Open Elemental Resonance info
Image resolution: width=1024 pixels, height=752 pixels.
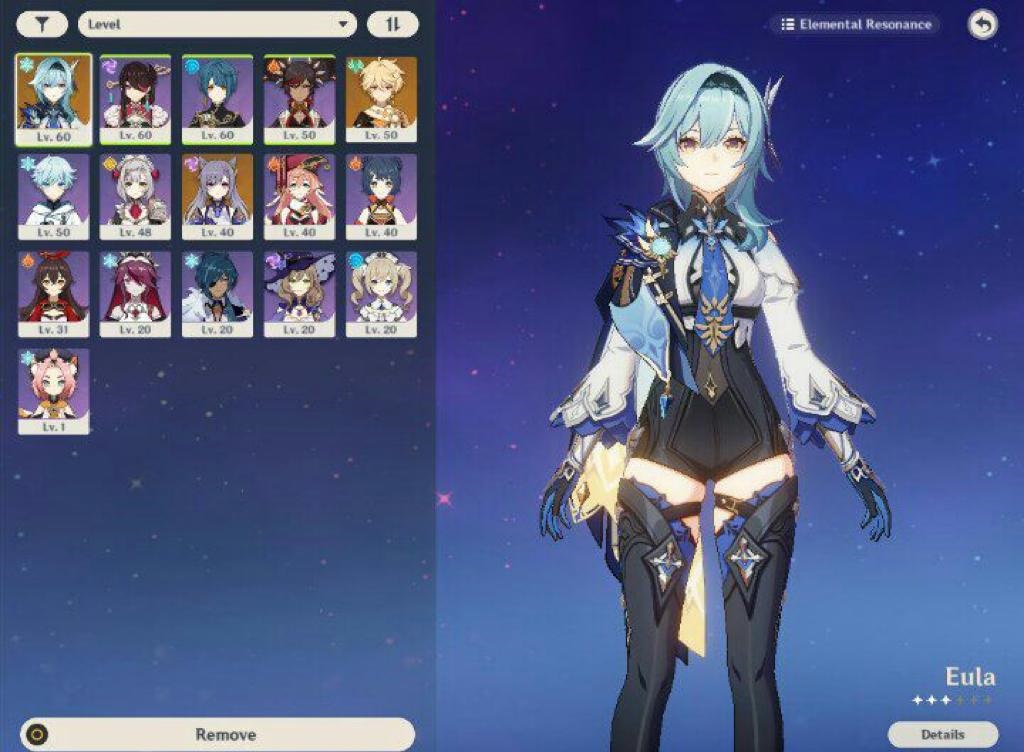point(856,24)
